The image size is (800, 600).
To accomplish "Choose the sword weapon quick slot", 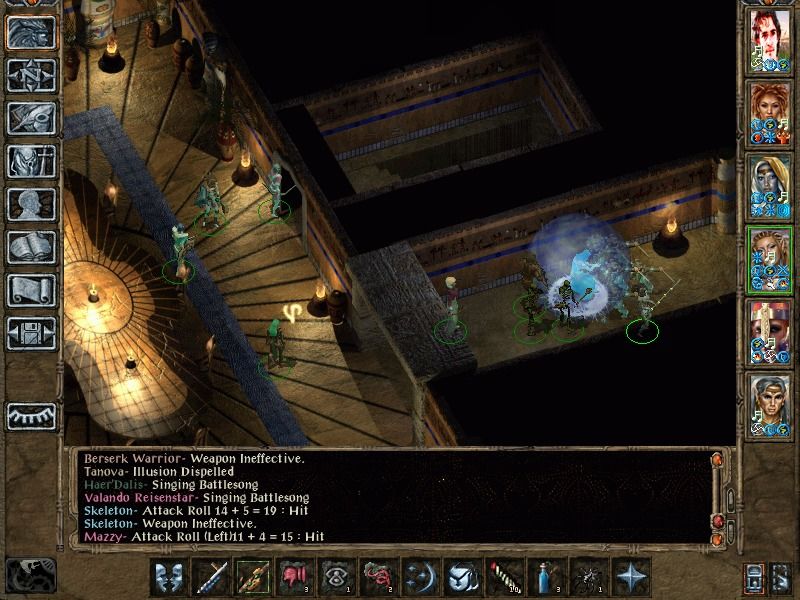I will pos(212,577).
